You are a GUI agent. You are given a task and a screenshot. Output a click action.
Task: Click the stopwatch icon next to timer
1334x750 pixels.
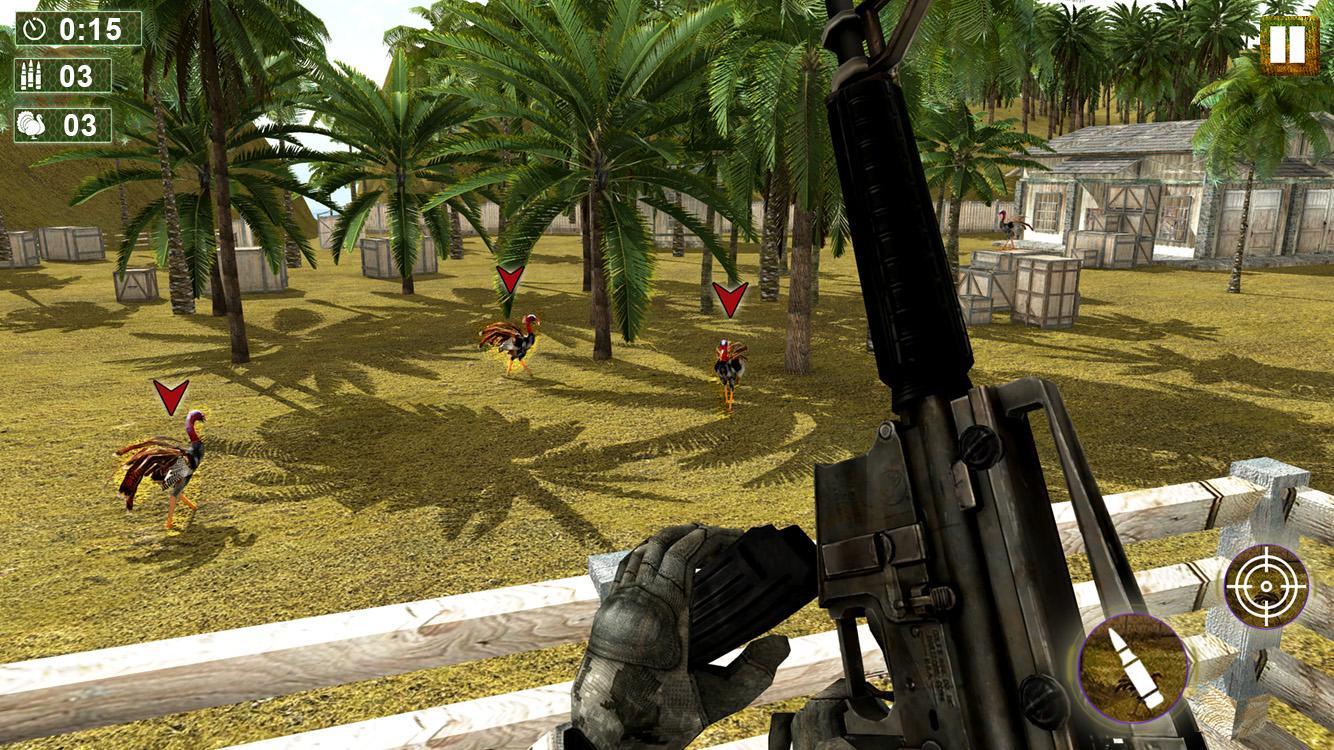tap(32, 28)
